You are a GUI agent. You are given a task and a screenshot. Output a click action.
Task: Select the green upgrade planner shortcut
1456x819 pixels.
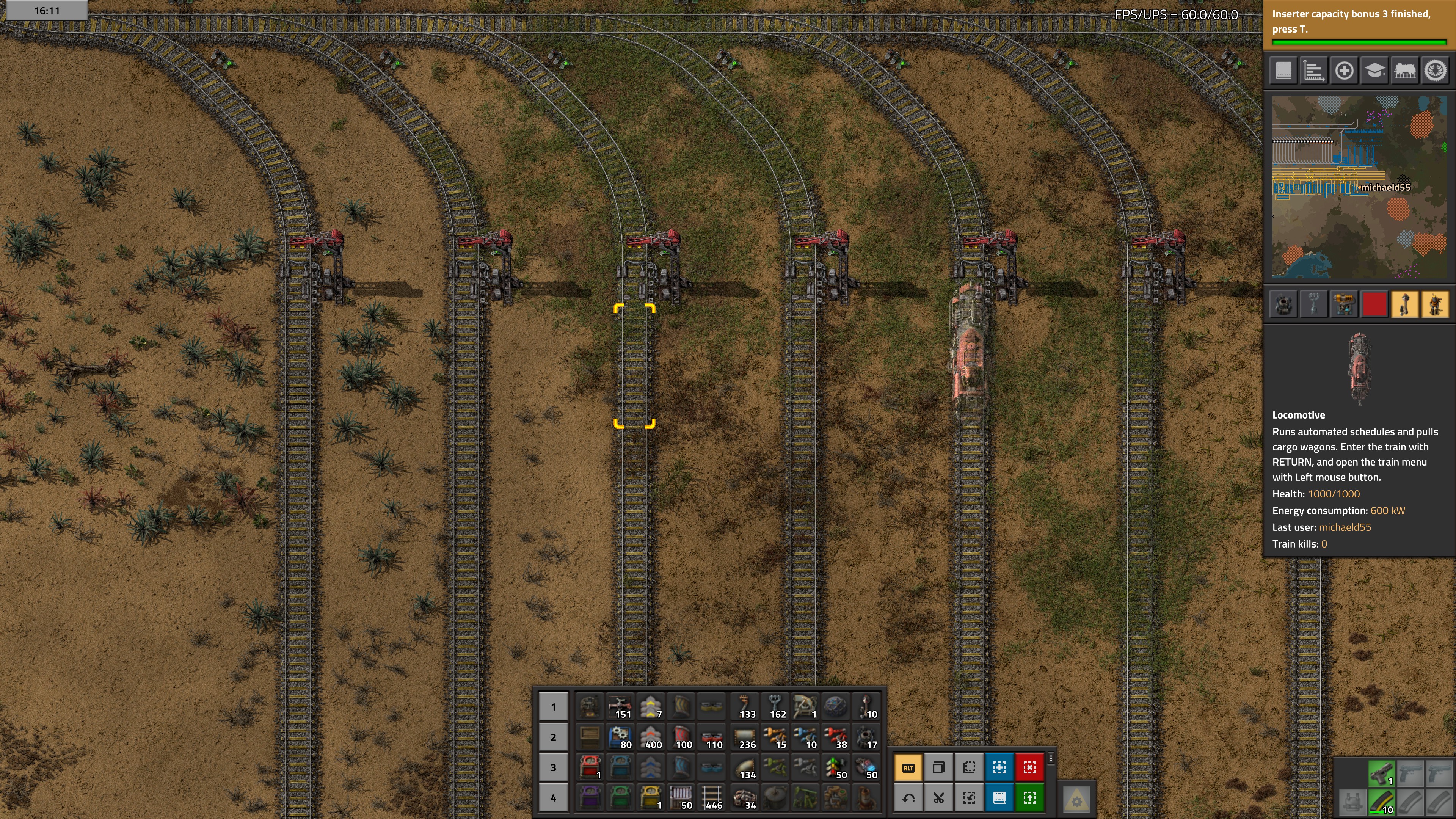click(1030, 797)
